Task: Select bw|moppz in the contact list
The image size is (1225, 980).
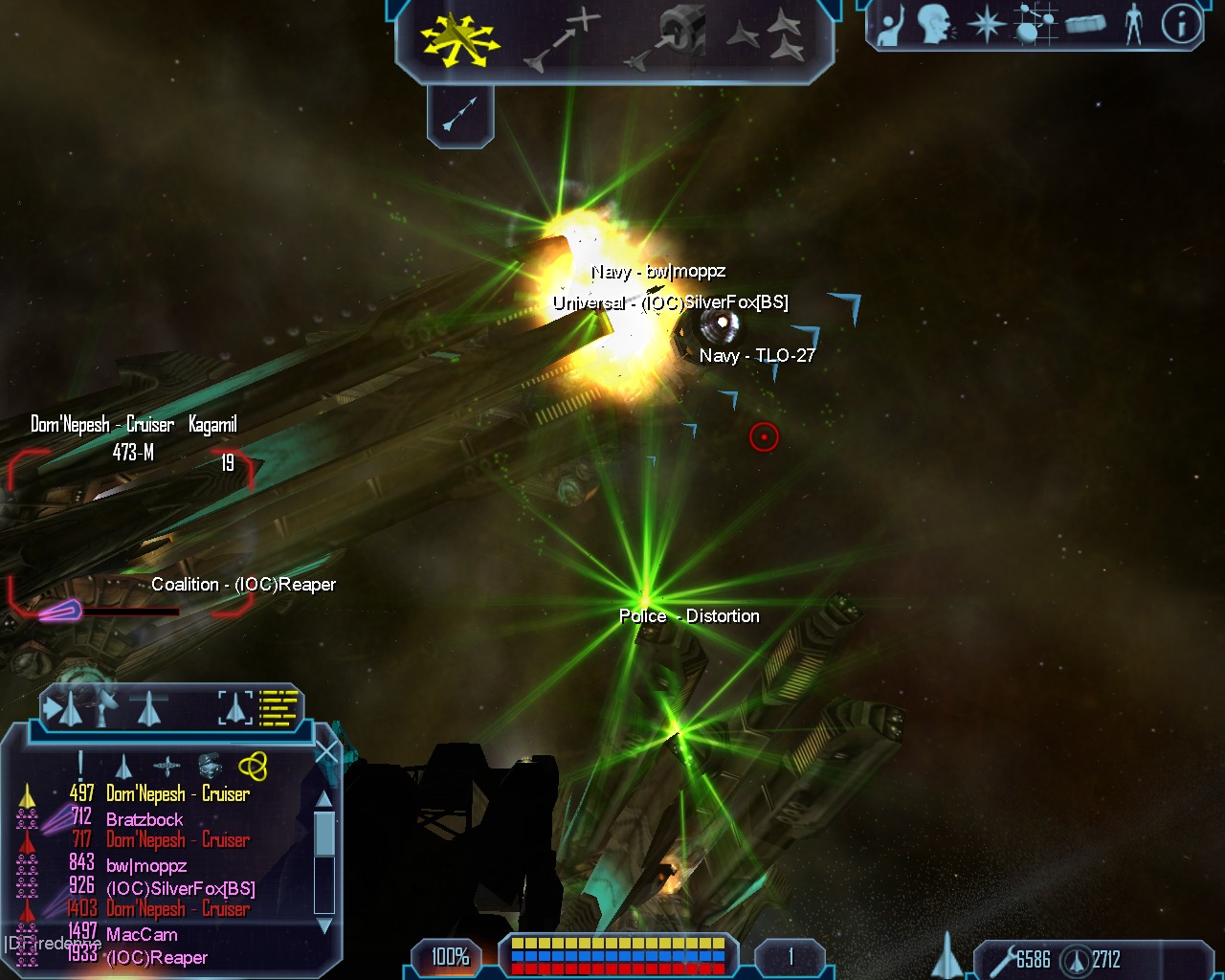Action: pos(146,866)
